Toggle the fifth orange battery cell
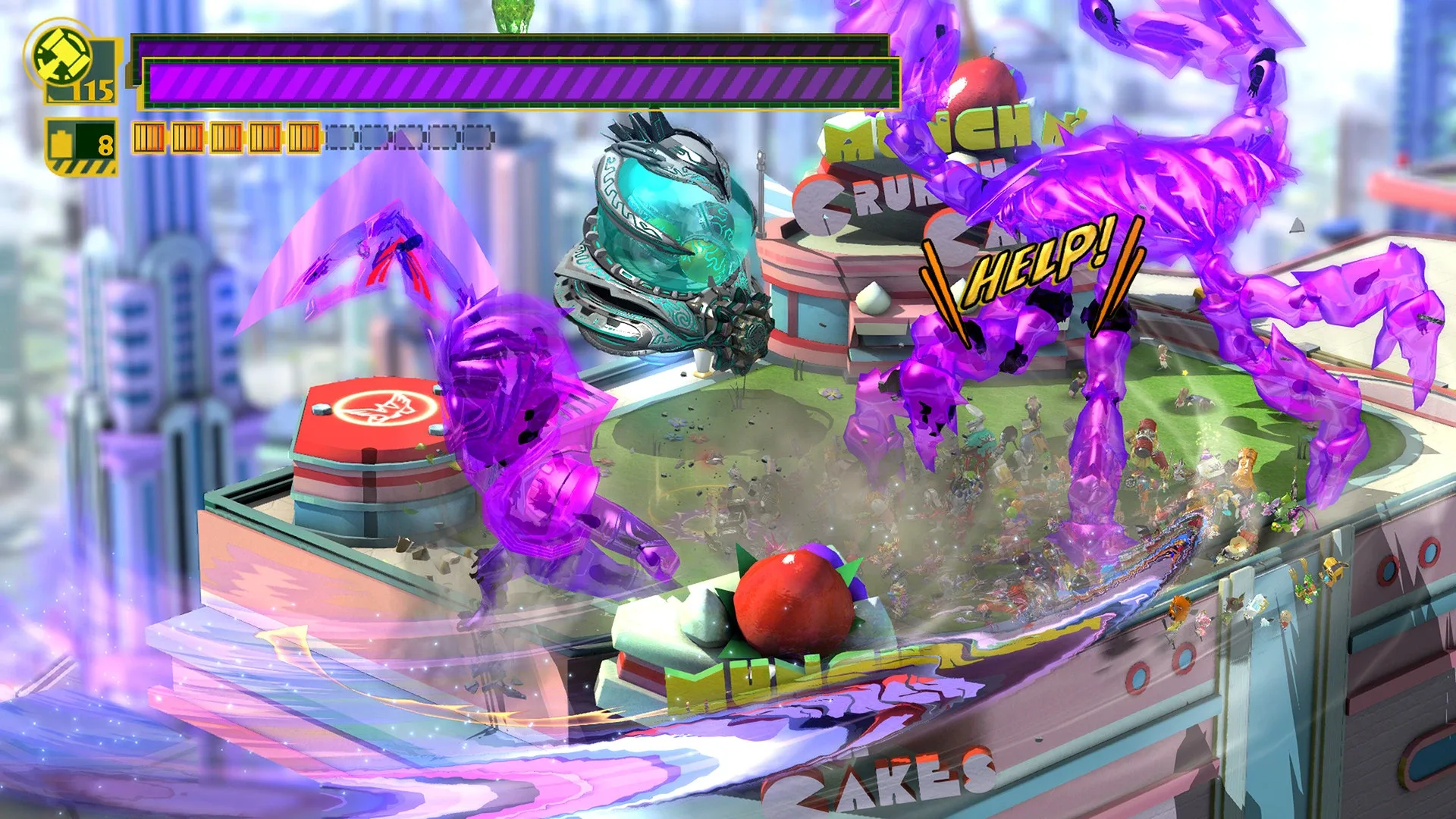 pyautogui.click(x=302, y=138)
